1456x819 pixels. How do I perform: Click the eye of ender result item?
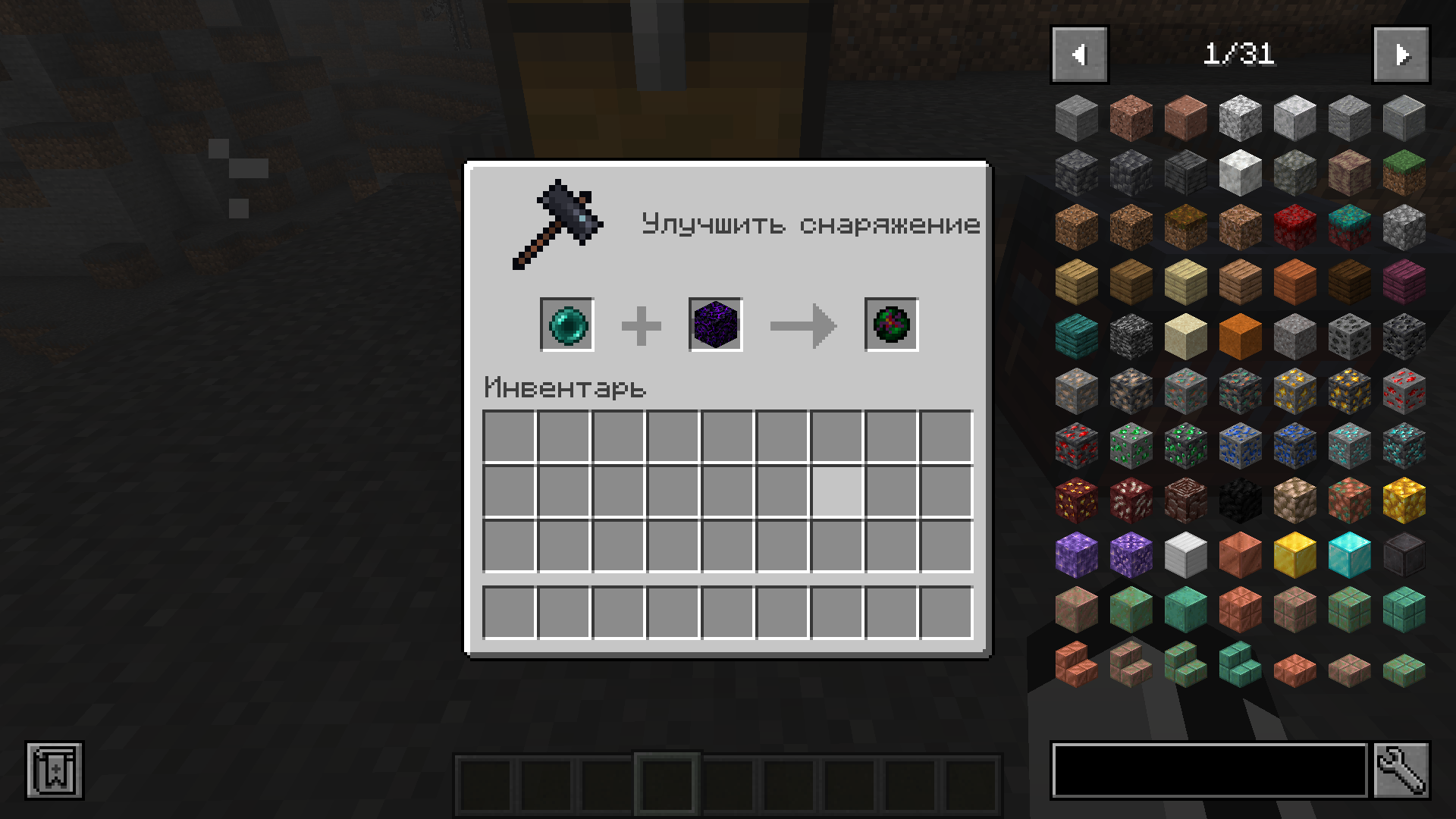(x=890, y=325)
